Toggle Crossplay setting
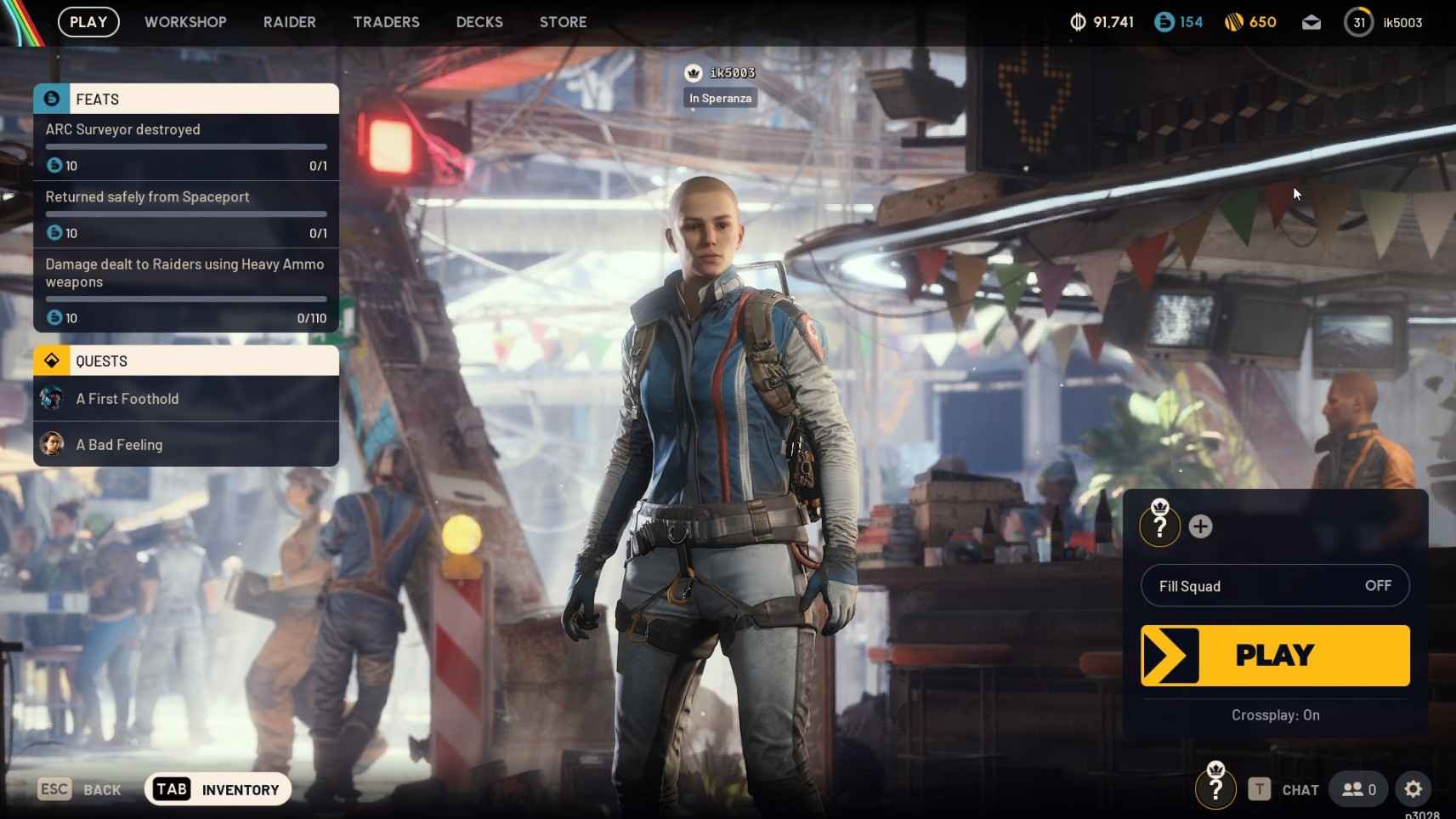 tap(1274, 715)
